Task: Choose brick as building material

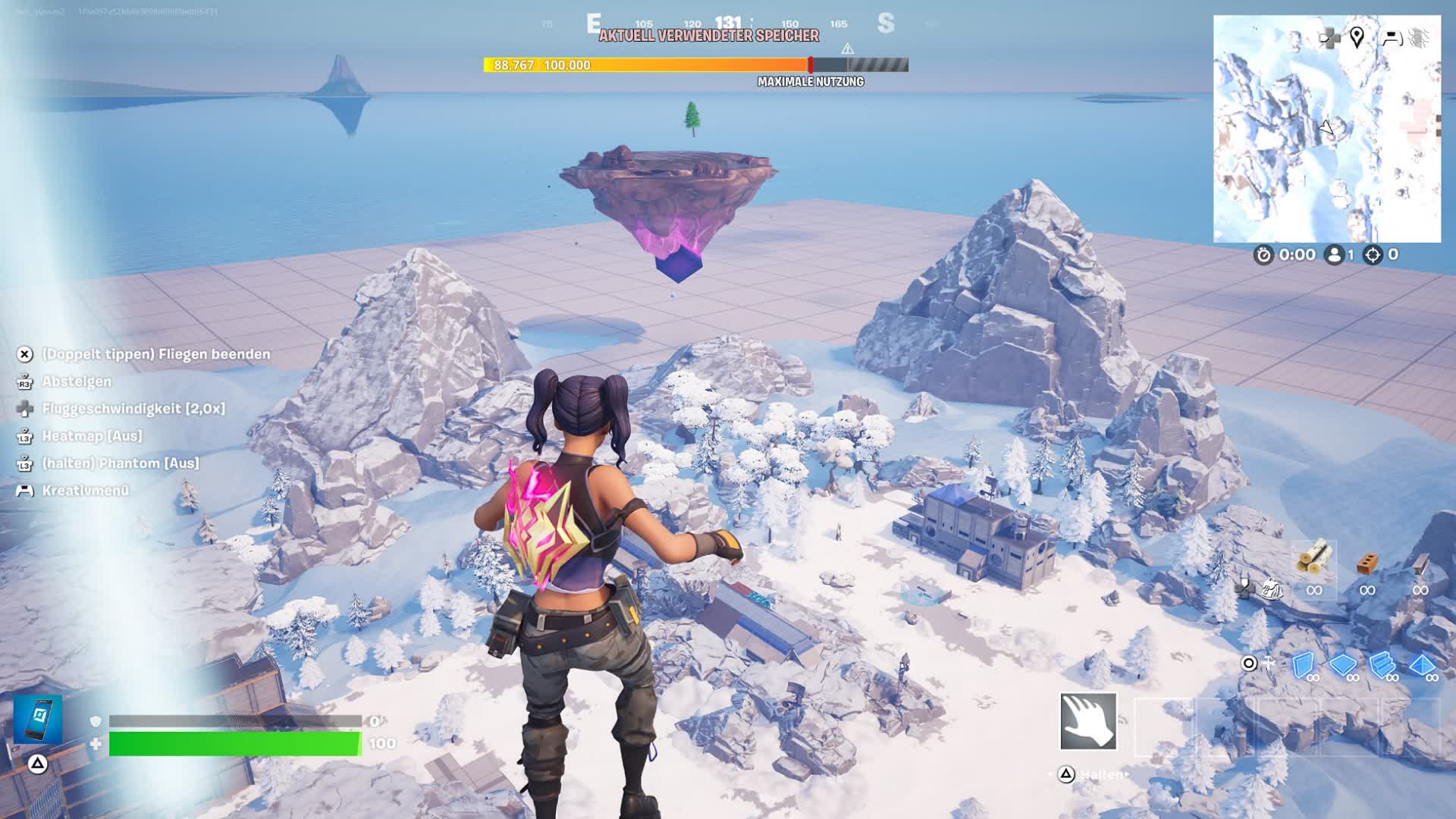Action: coord(1367,564)
